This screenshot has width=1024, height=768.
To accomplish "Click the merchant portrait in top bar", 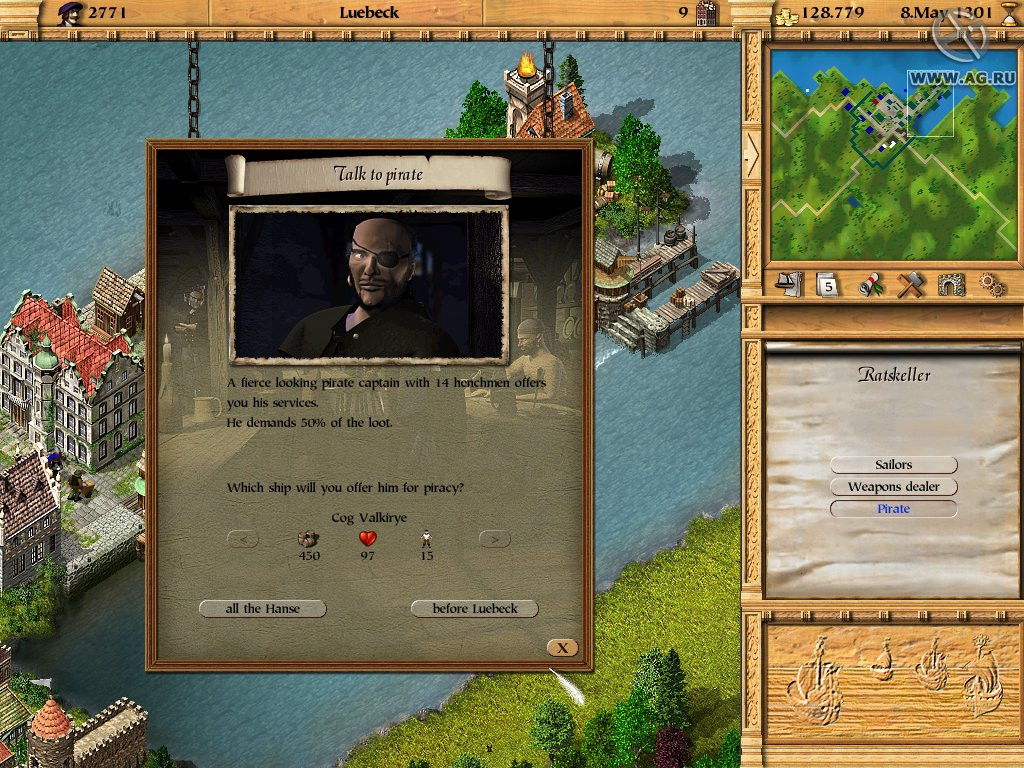I will coord(70,13).
